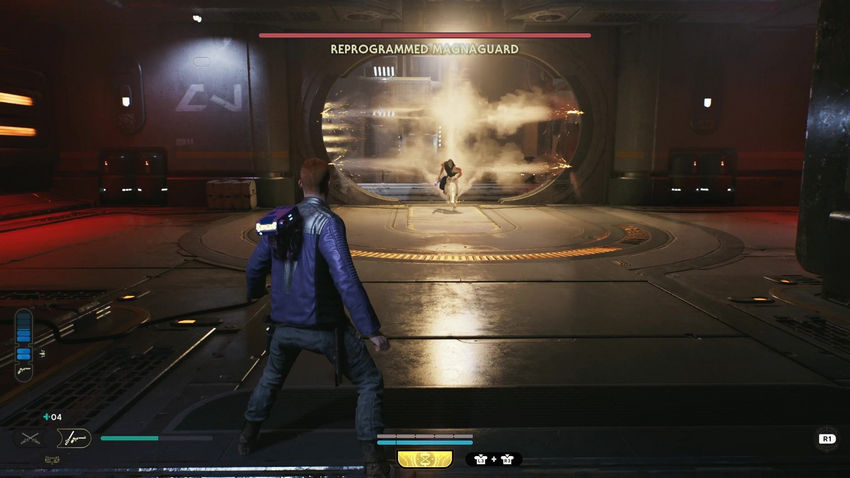Choose the highlighted blaster stance icon
The height and width of the screenshot is (478, 850).
pos(74,437)
